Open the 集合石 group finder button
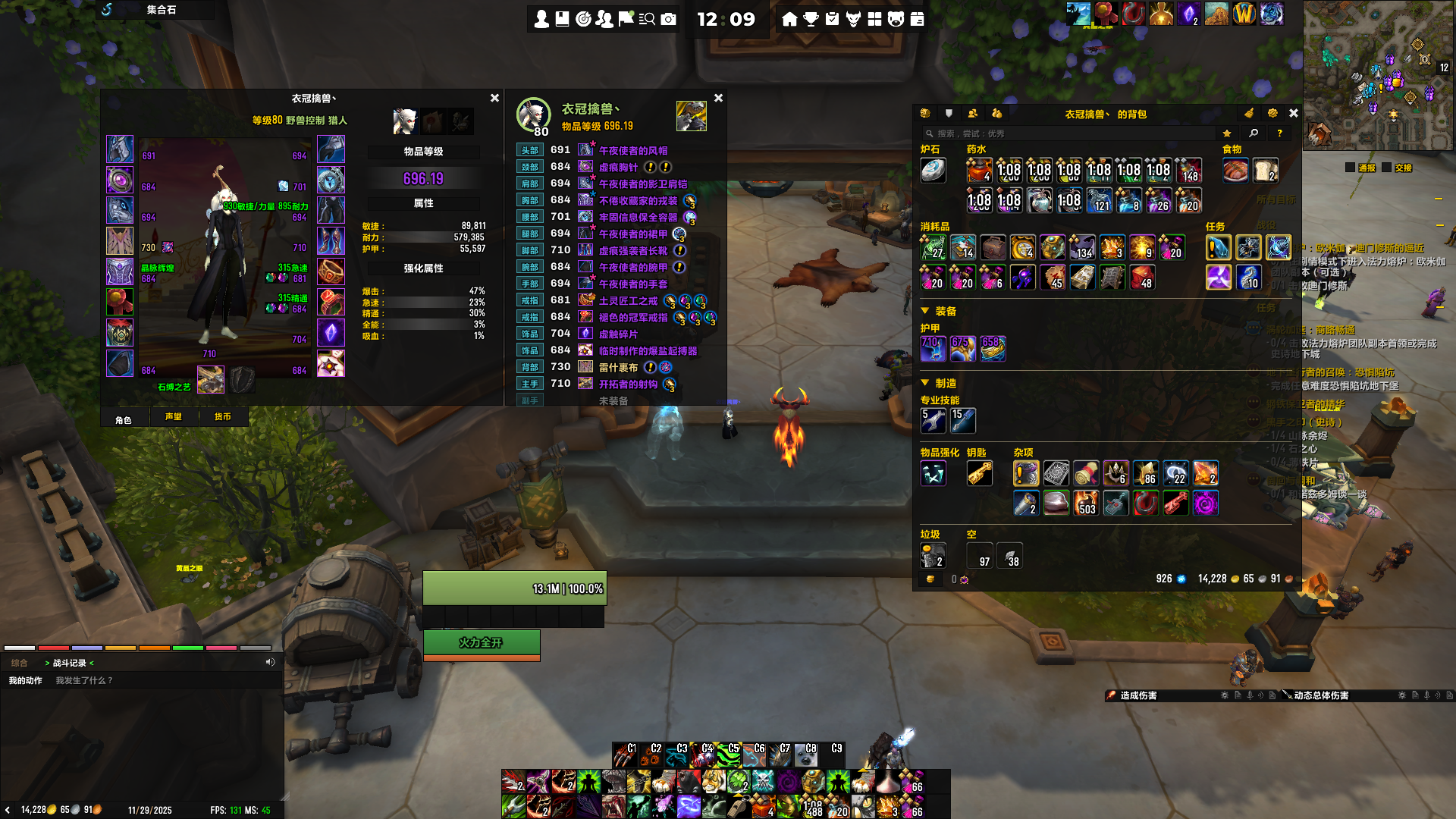Image resolution: width=1456 pixels, height=819 pixels. [161, 10]
